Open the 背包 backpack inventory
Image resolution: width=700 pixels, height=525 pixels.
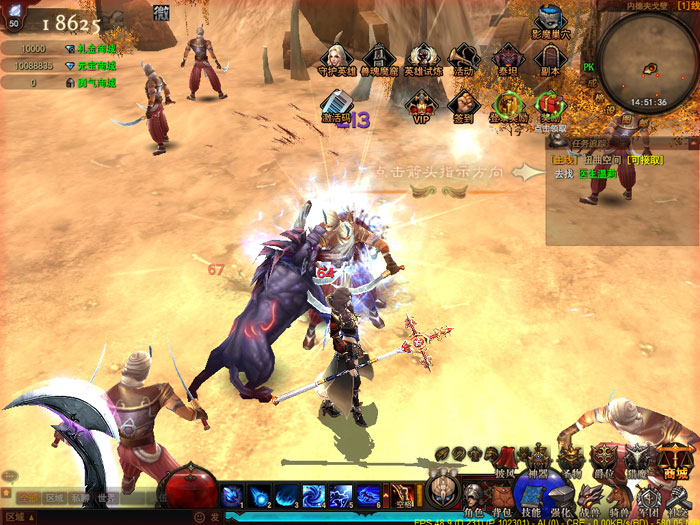(x=502, y=498)
